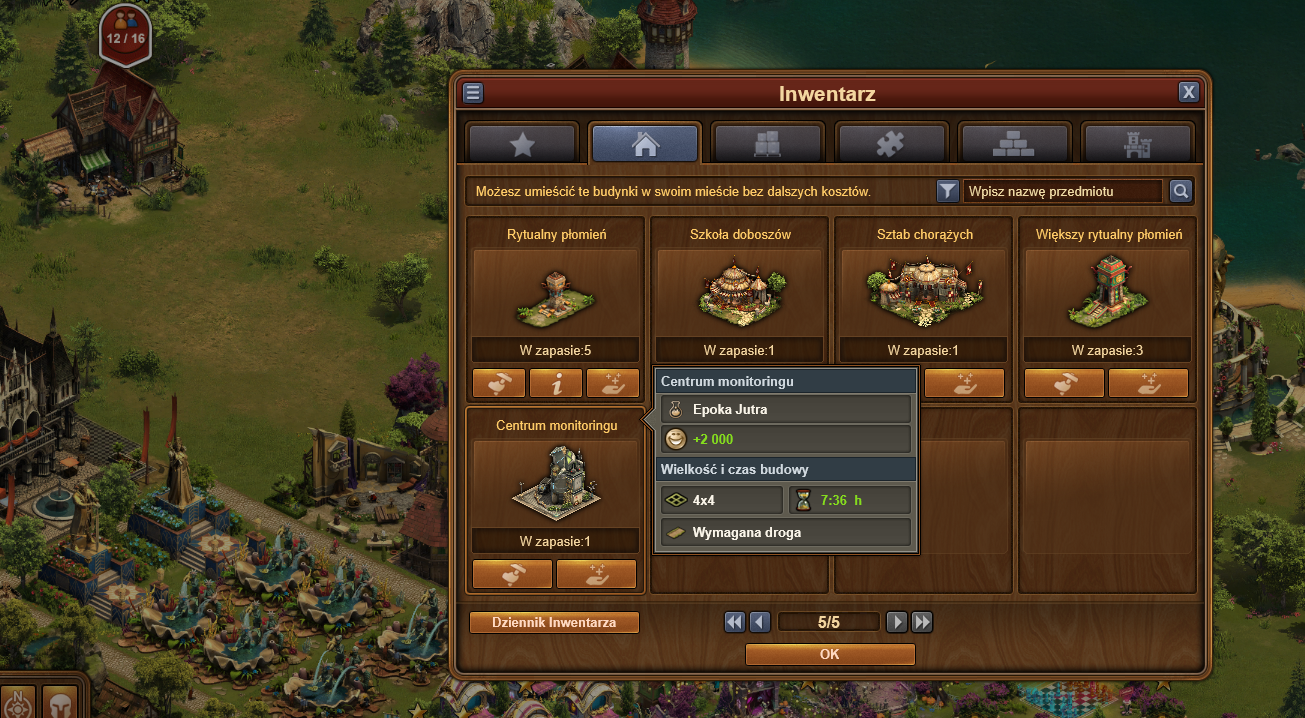Switch to the house buildings tab
The image size is (1305, 718).
[645, 144]
